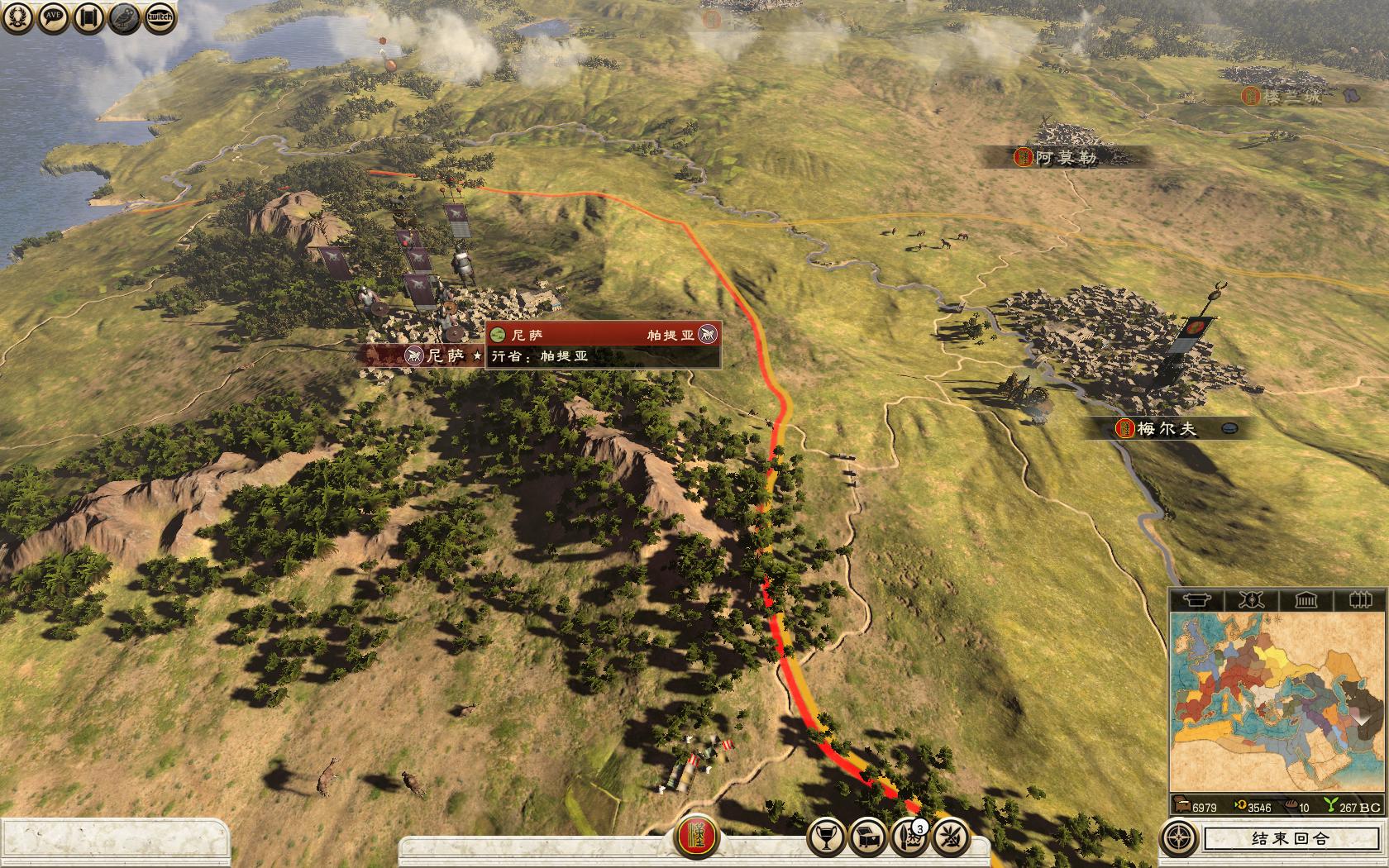Switch to the crossed swords shield tab
The image size is (1389, 868).
click(1250, 599)
